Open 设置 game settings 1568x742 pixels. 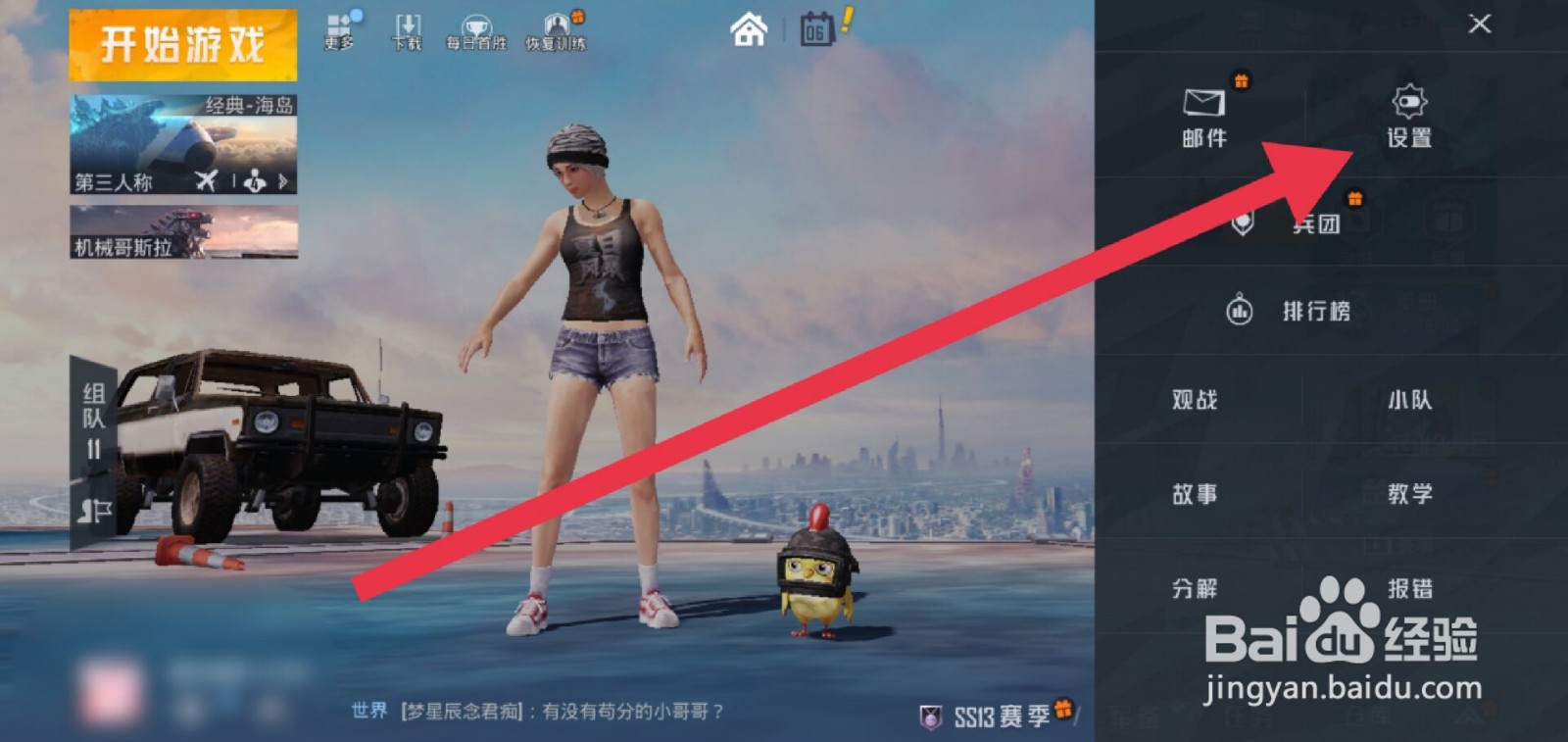(x=1408, y=118)
